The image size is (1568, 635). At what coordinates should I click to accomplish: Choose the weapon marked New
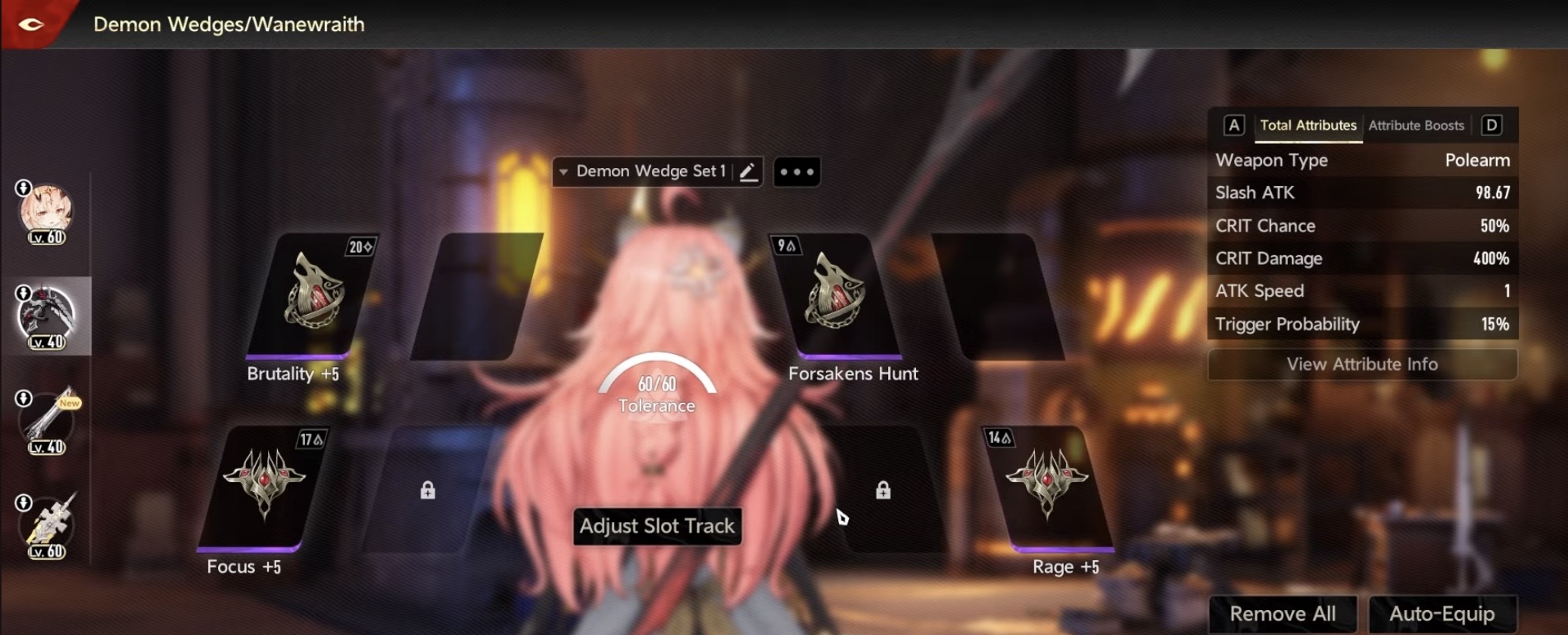pyautogui.click(x=47, y=421)
